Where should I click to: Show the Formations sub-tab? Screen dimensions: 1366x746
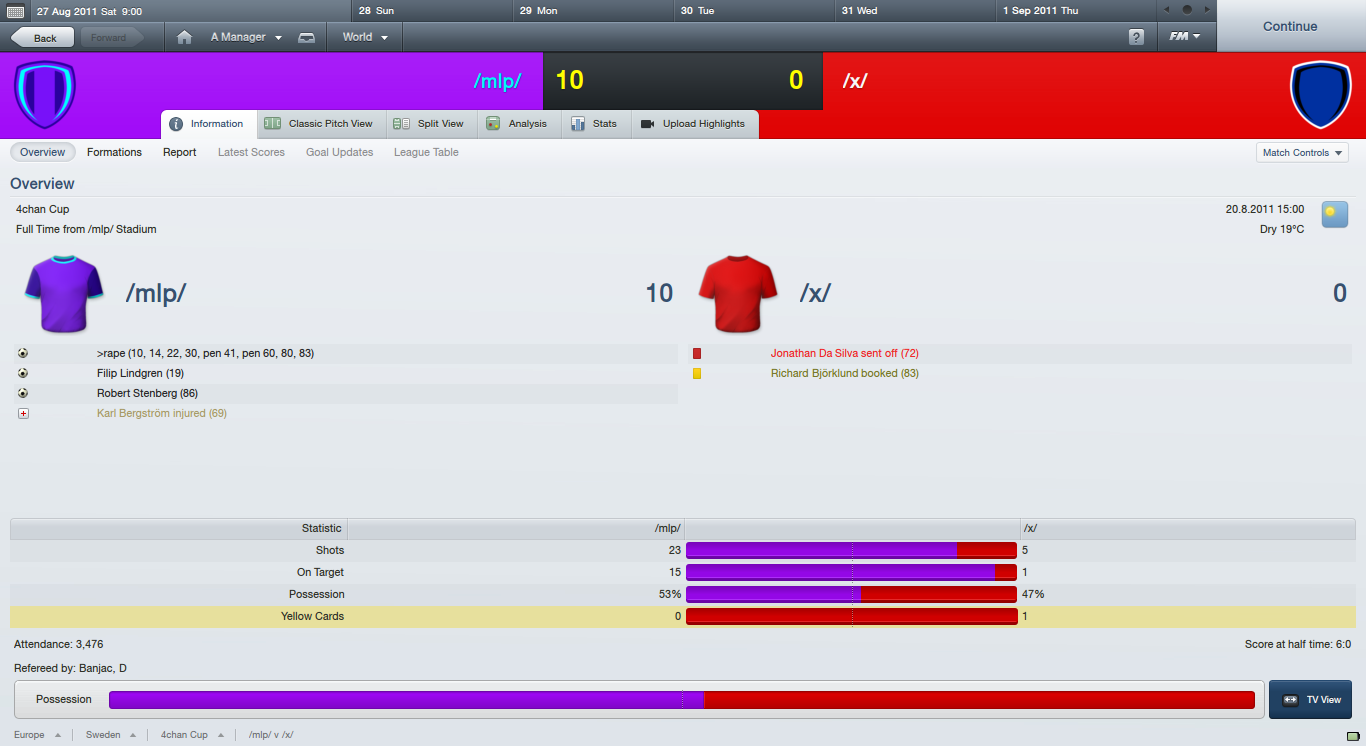point(114,152)
